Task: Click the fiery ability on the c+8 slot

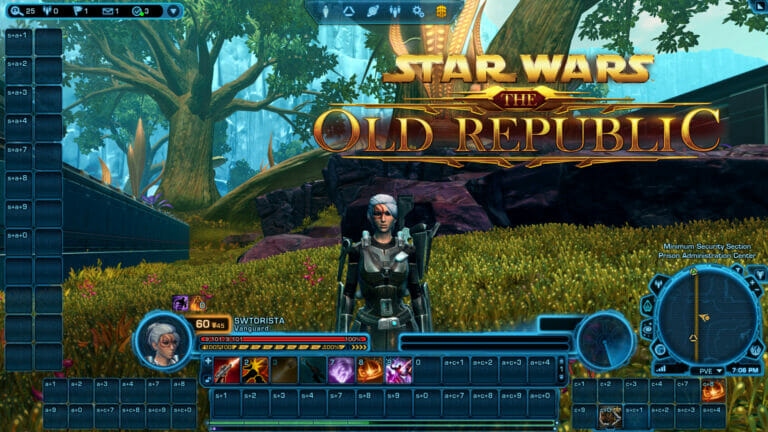Action: coord(712,390)
